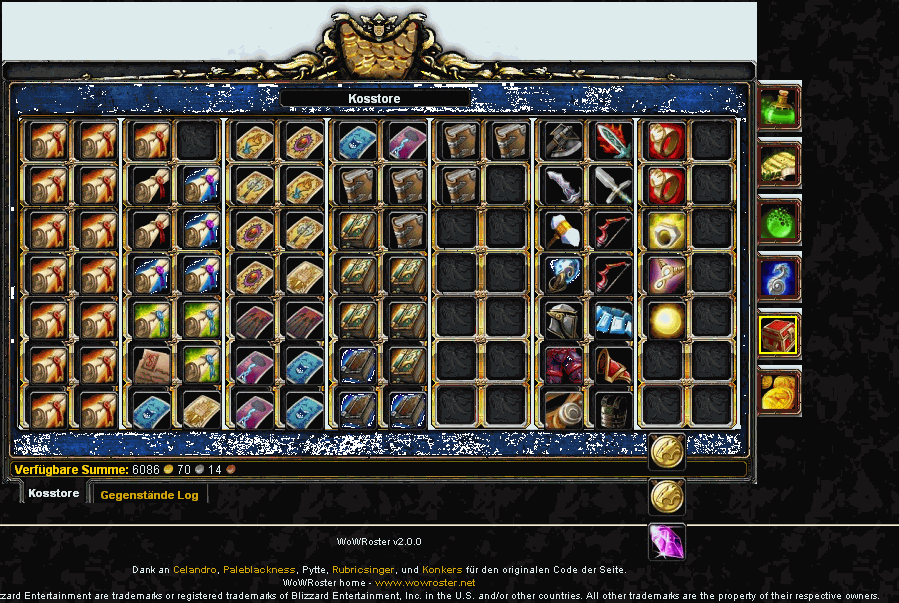The image size is (899, 603).
Task: Visit the Celandro credit link
Action: coord(194,570)
